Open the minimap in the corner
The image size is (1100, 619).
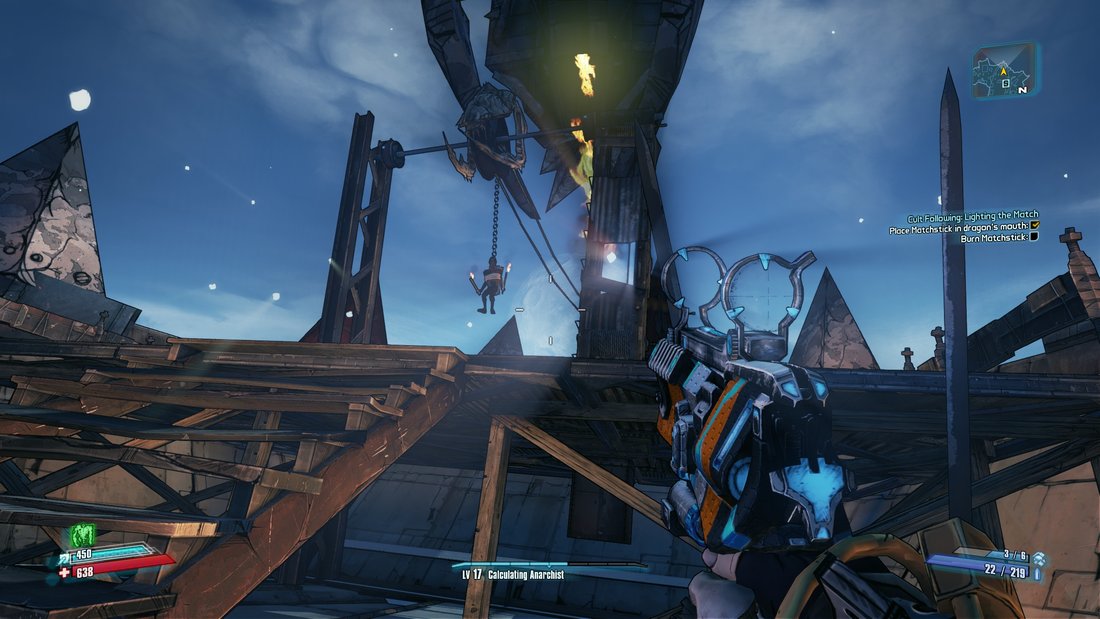pos(1004,72)
